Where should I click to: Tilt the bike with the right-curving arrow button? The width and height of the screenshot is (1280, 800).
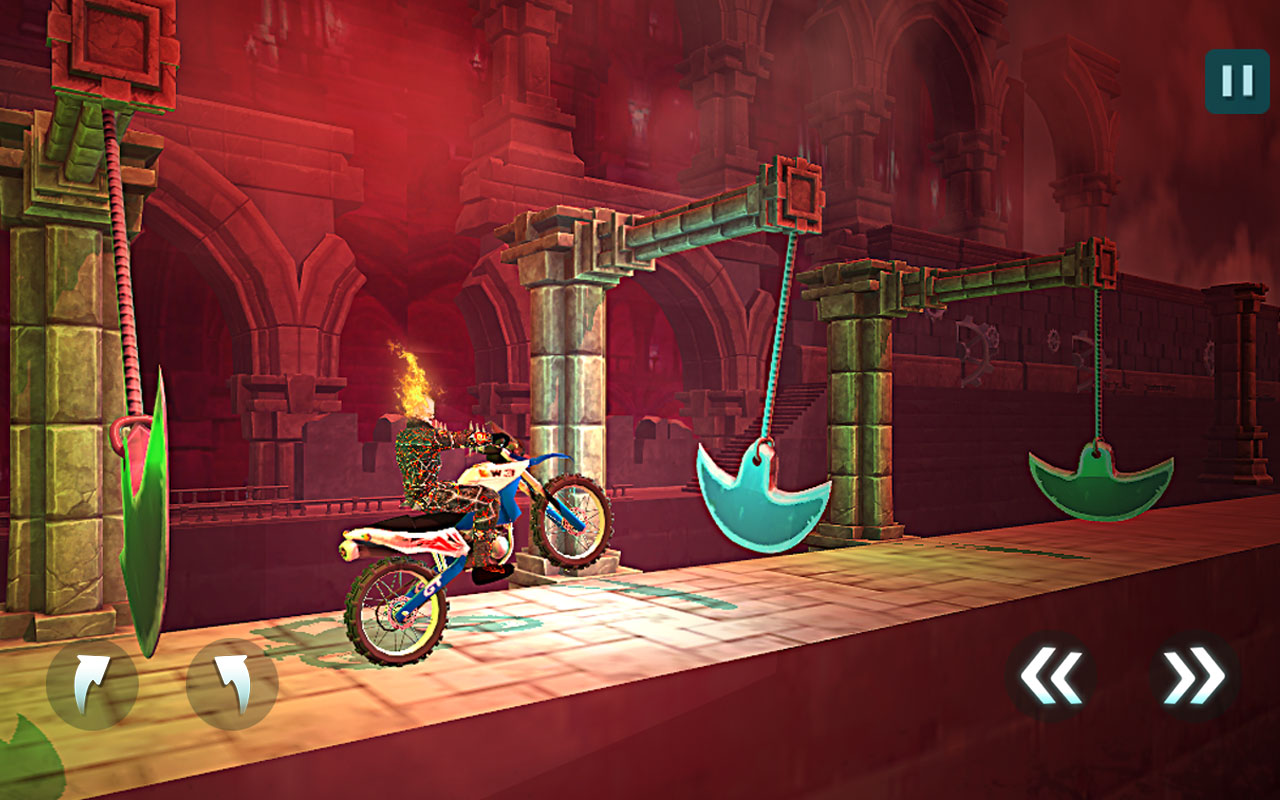coord(92,685)
